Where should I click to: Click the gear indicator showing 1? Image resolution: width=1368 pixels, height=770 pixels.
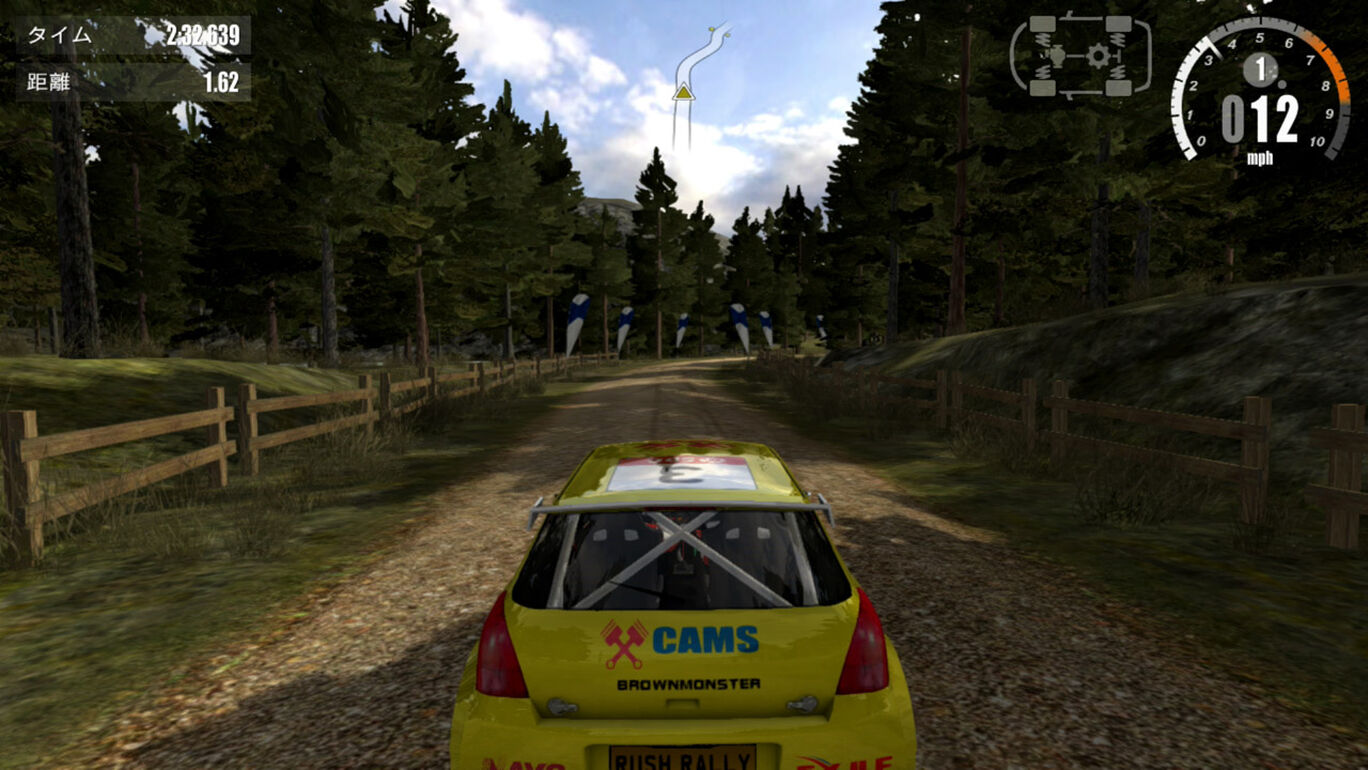click(x=1261, y=72)
